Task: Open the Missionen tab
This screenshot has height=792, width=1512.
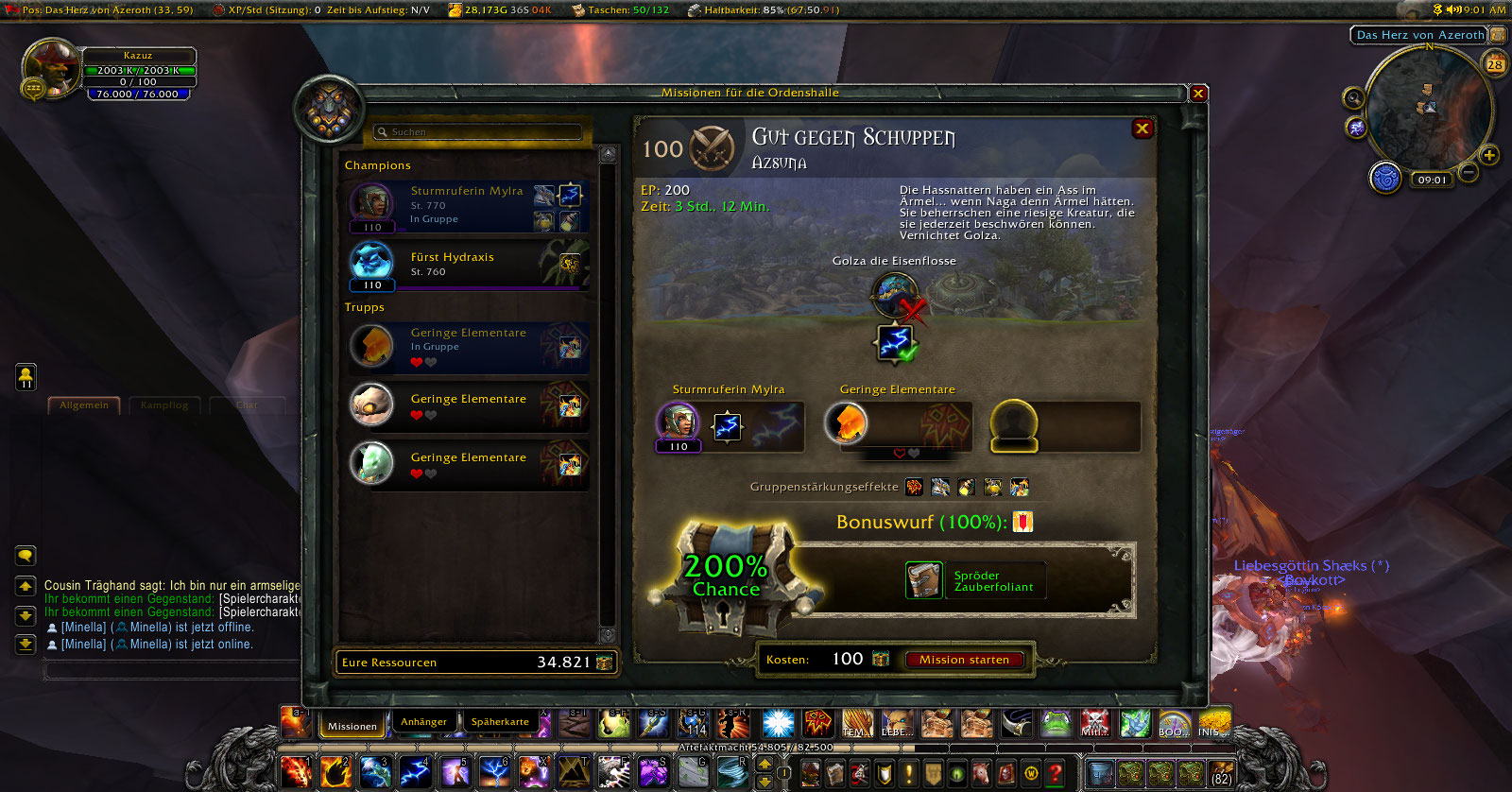Action: [x=352, y=726]
